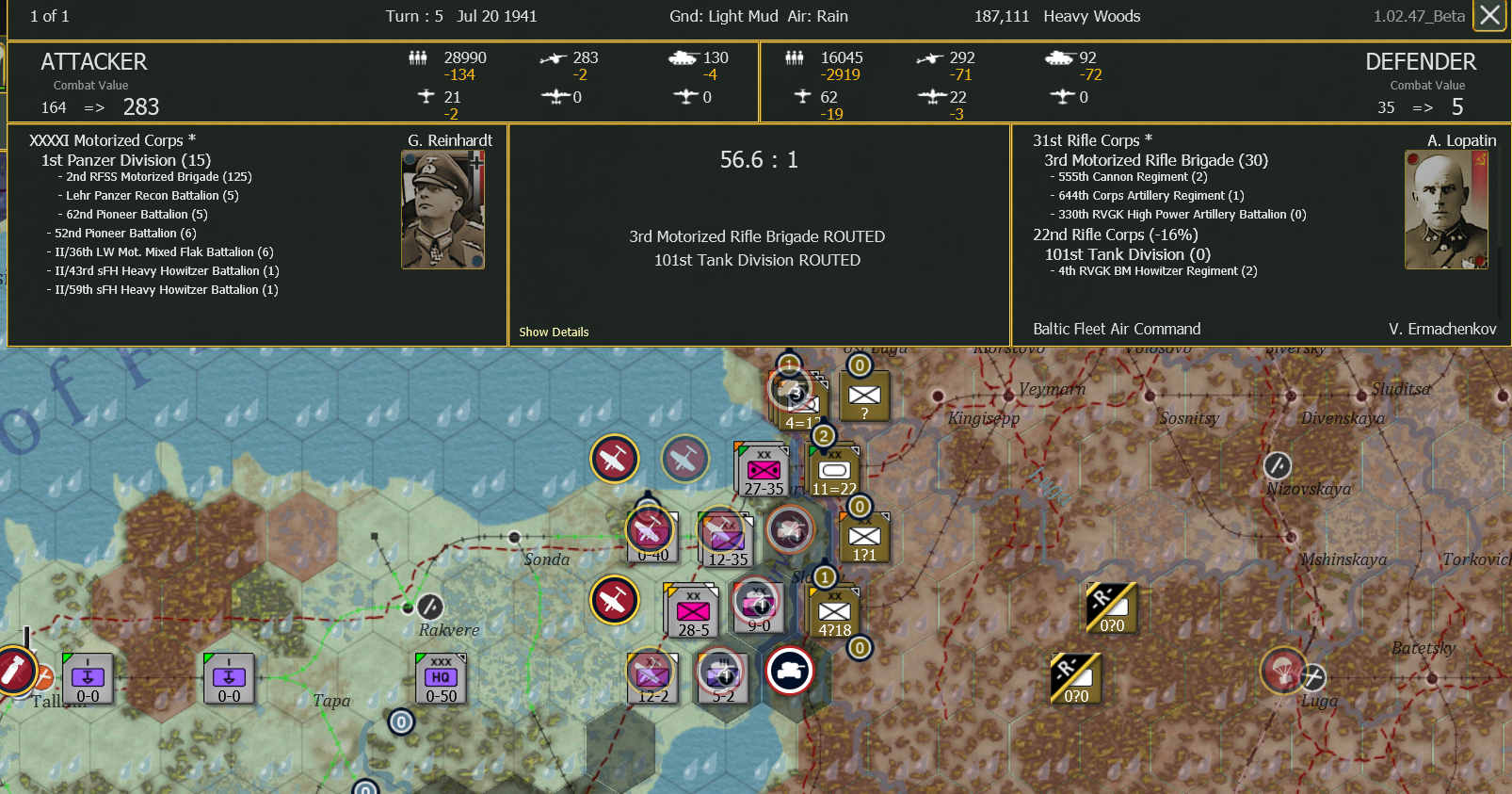
Task: Select the Soviet HQ counter labeled 0-50
Action: tap(440, 678)
